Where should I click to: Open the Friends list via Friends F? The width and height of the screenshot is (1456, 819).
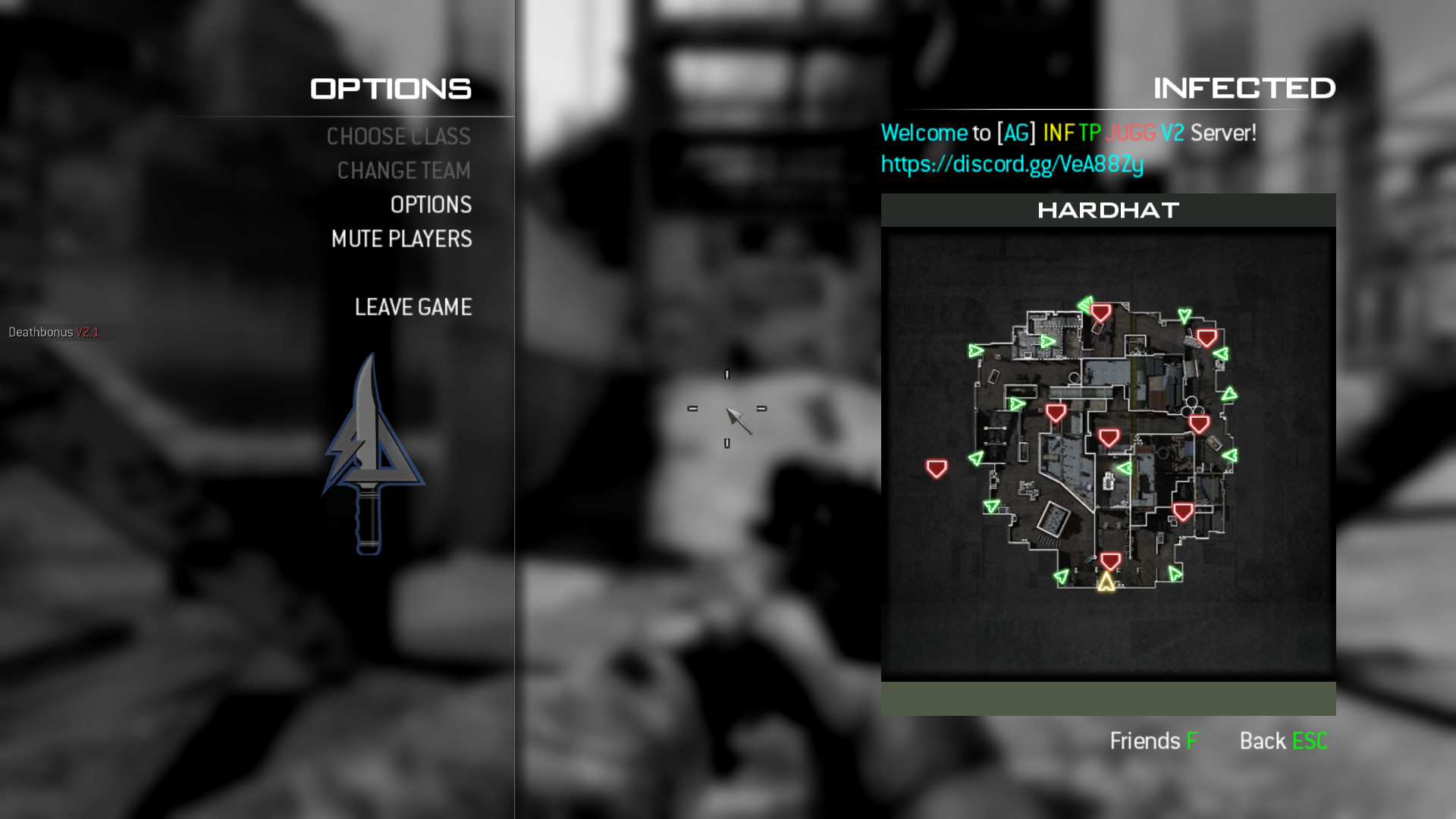(x=1153, y=741)
